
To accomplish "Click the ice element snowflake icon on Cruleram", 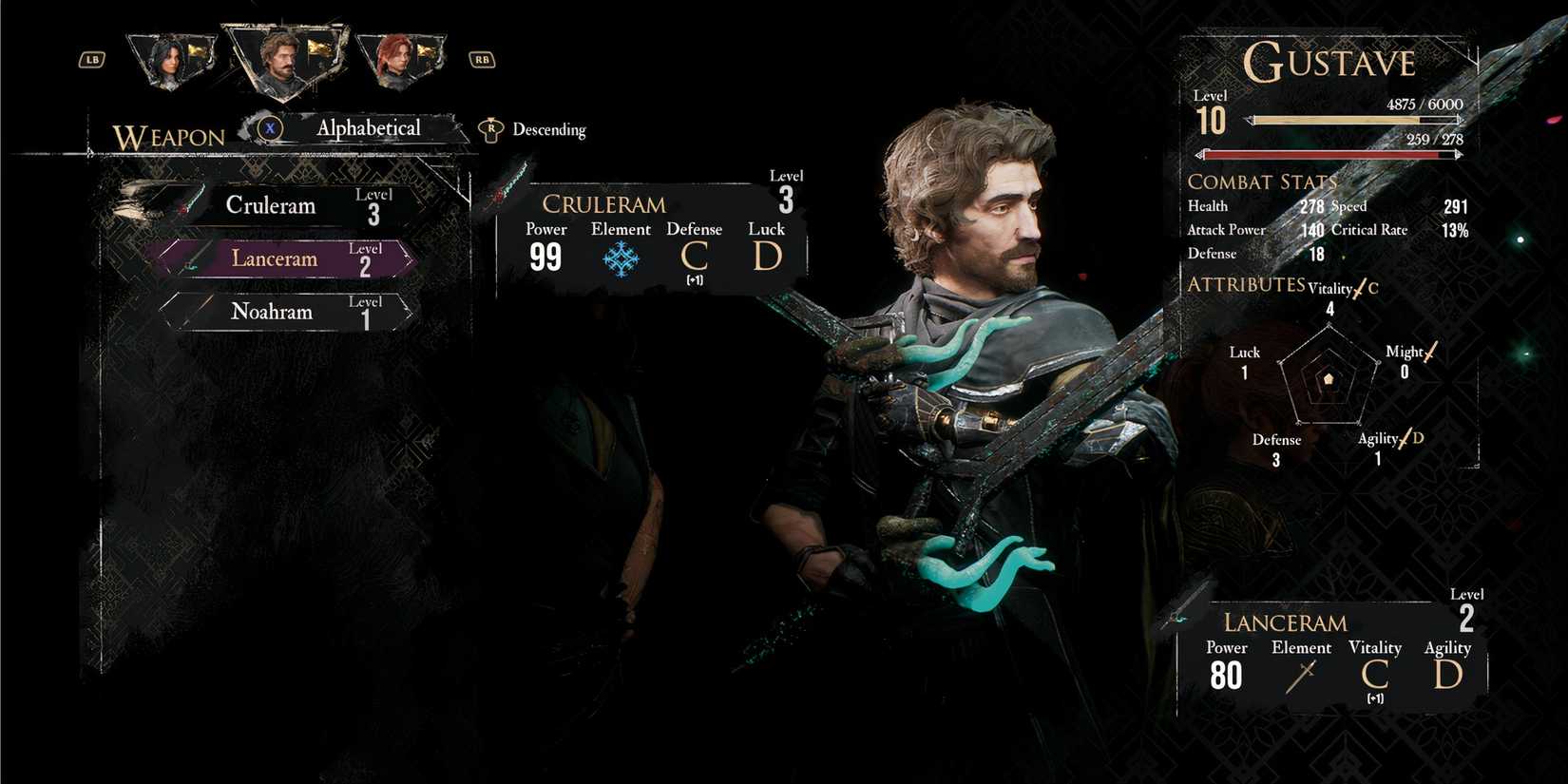I will (x=621, y=256).
